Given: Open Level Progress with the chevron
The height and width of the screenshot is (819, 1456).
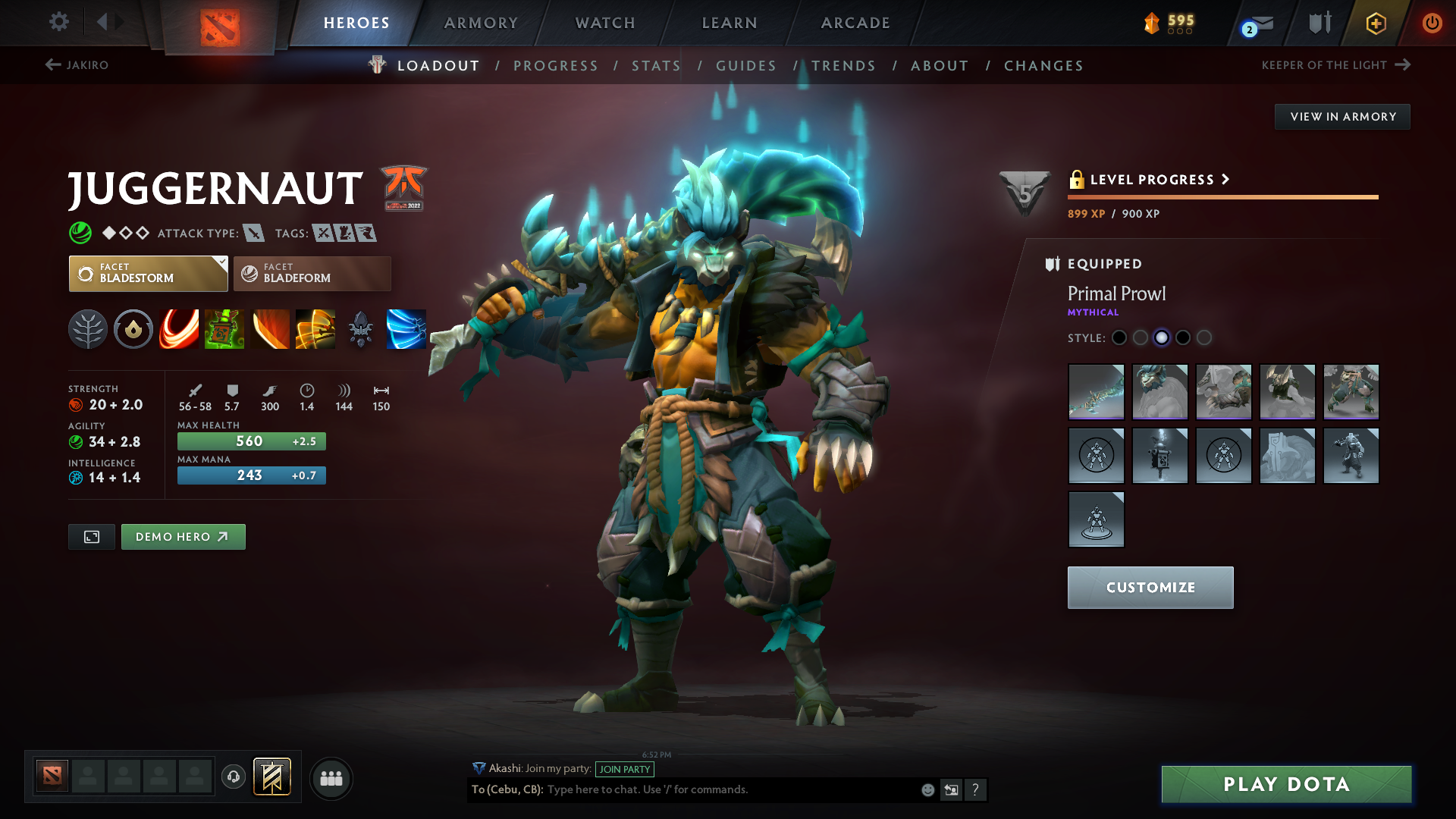Looking at the screenshot, I should point(1225,180).
